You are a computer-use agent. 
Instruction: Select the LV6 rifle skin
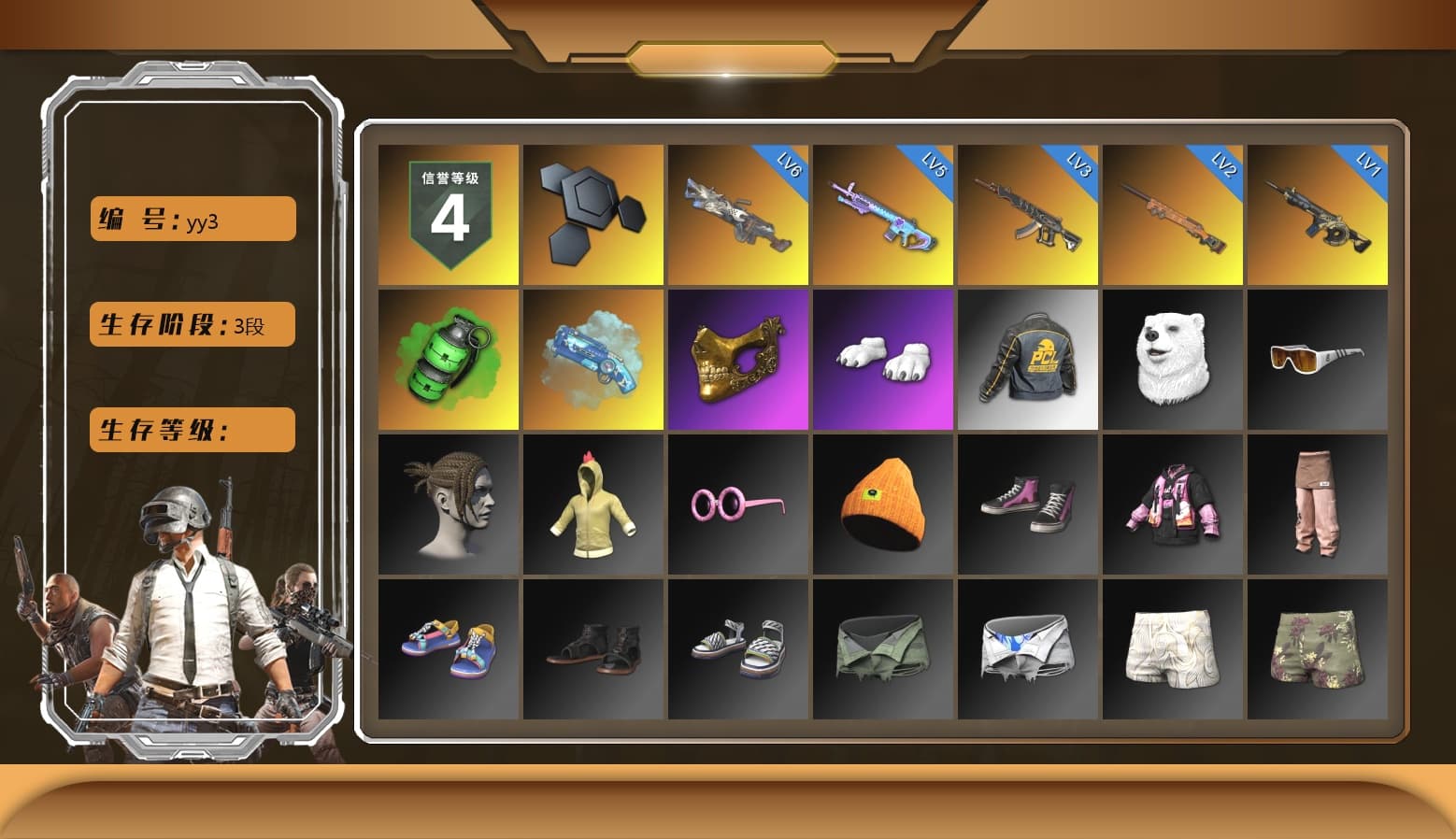[737, 215]
